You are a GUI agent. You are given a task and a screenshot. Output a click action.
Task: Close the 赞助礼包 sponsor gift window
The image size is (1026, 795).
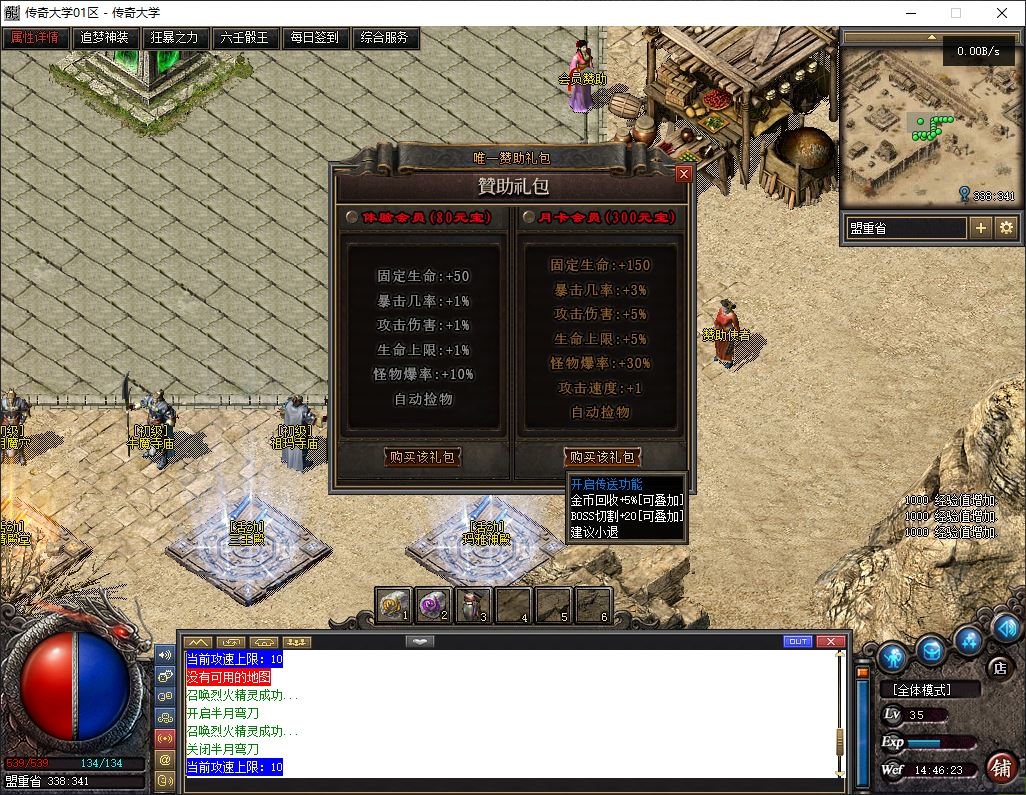[x=684, y=173]
